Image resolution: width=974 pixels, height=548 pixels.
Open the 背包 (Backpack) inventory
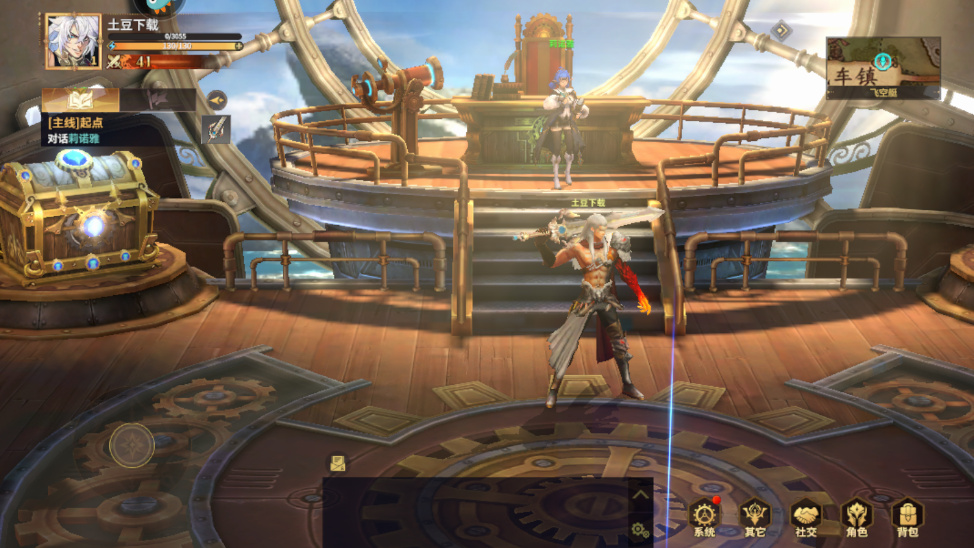point(907,516)
